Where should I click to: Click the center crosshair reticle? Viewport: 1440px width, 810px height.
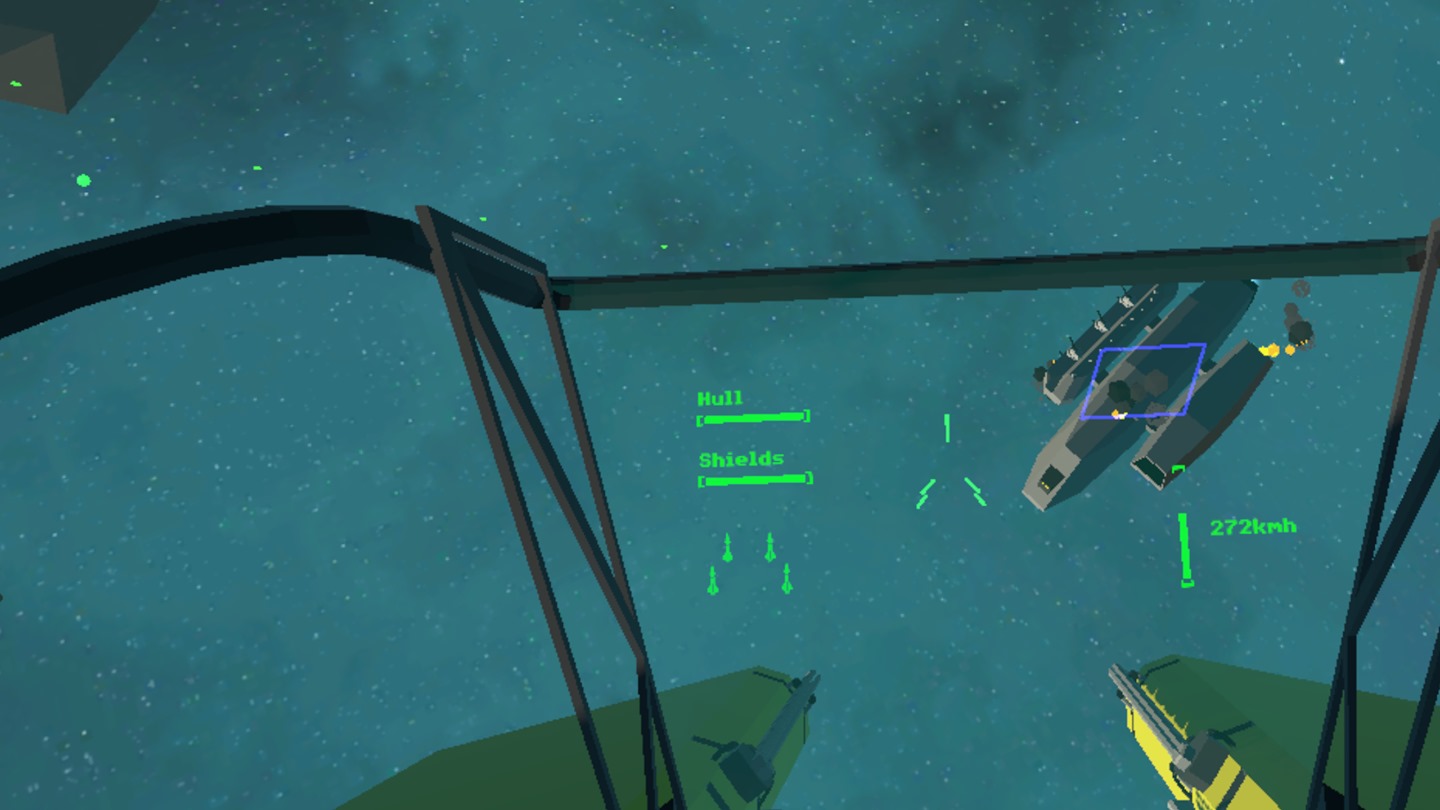point(945,428)
